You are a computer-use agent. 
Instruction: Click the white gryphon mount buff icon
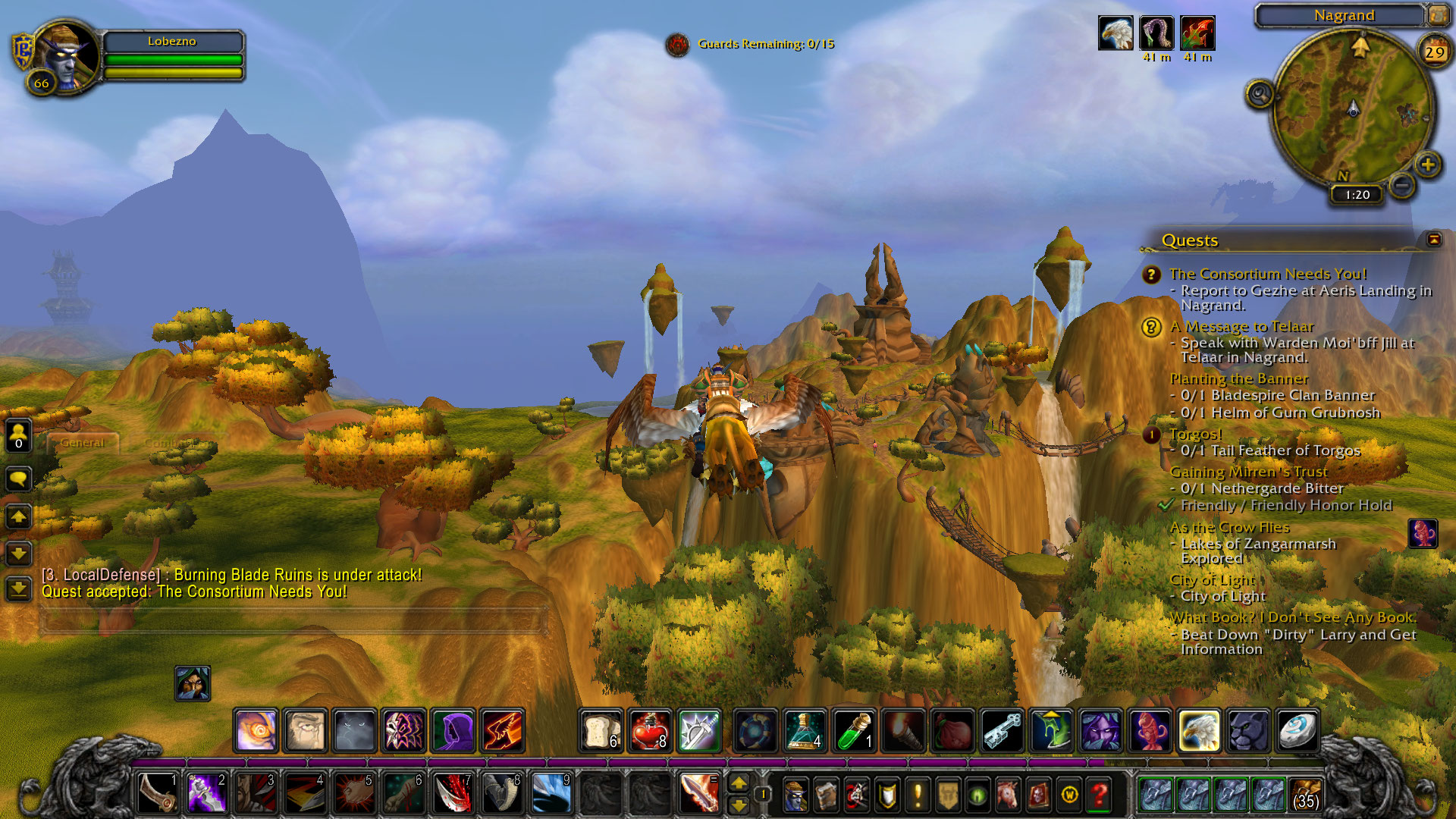pos(1116,34)
